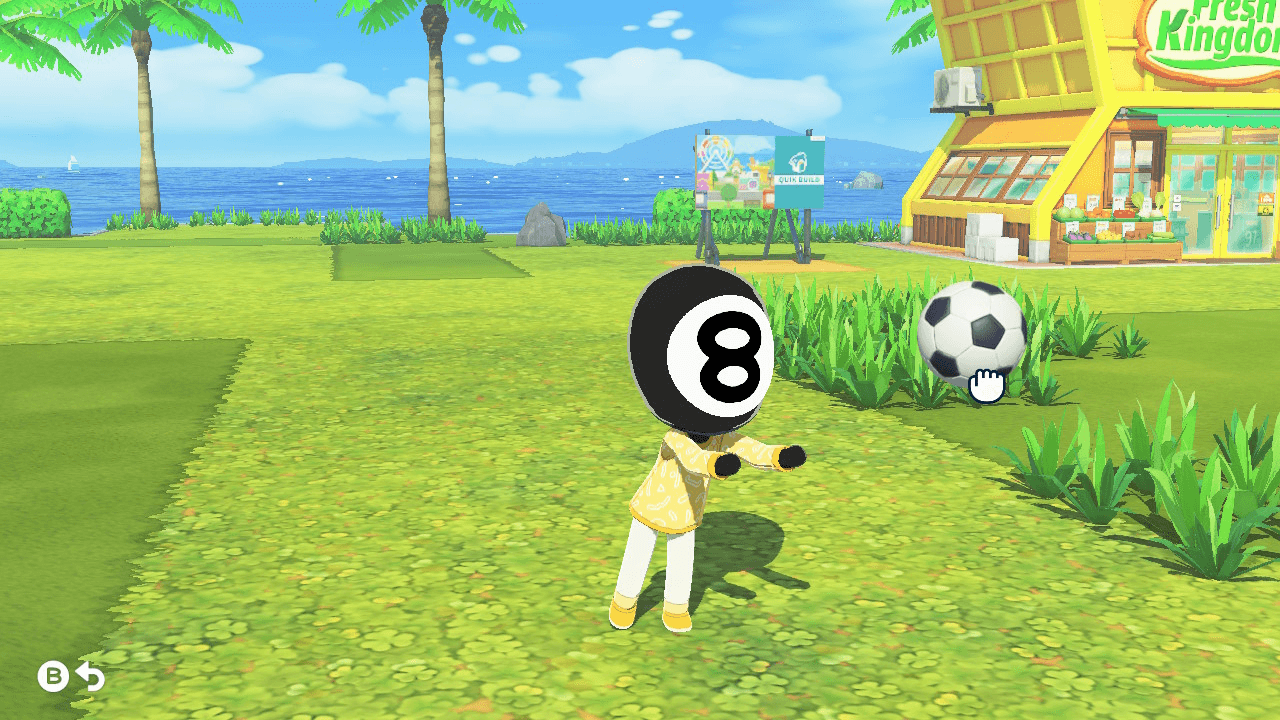Click the sailboat on the horizon

pyautogui.click(x=73, y=163)
